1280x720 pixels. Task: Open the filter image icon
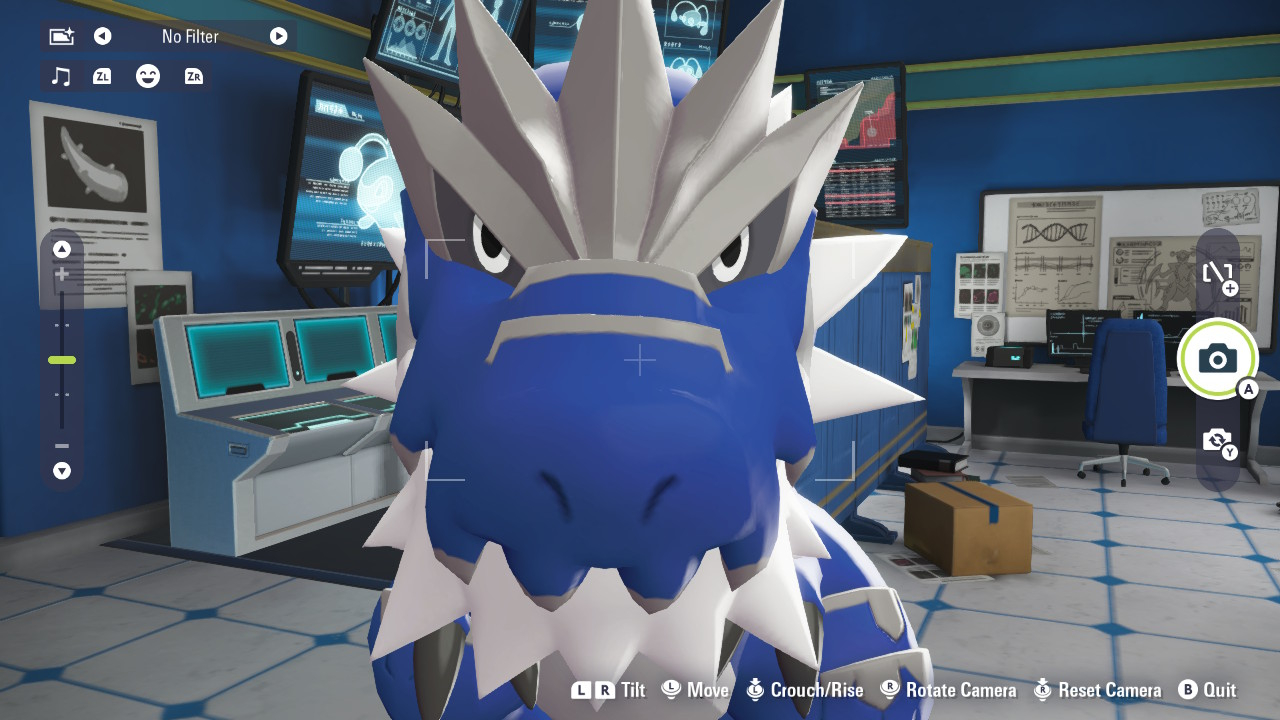[x=61, y=37]
